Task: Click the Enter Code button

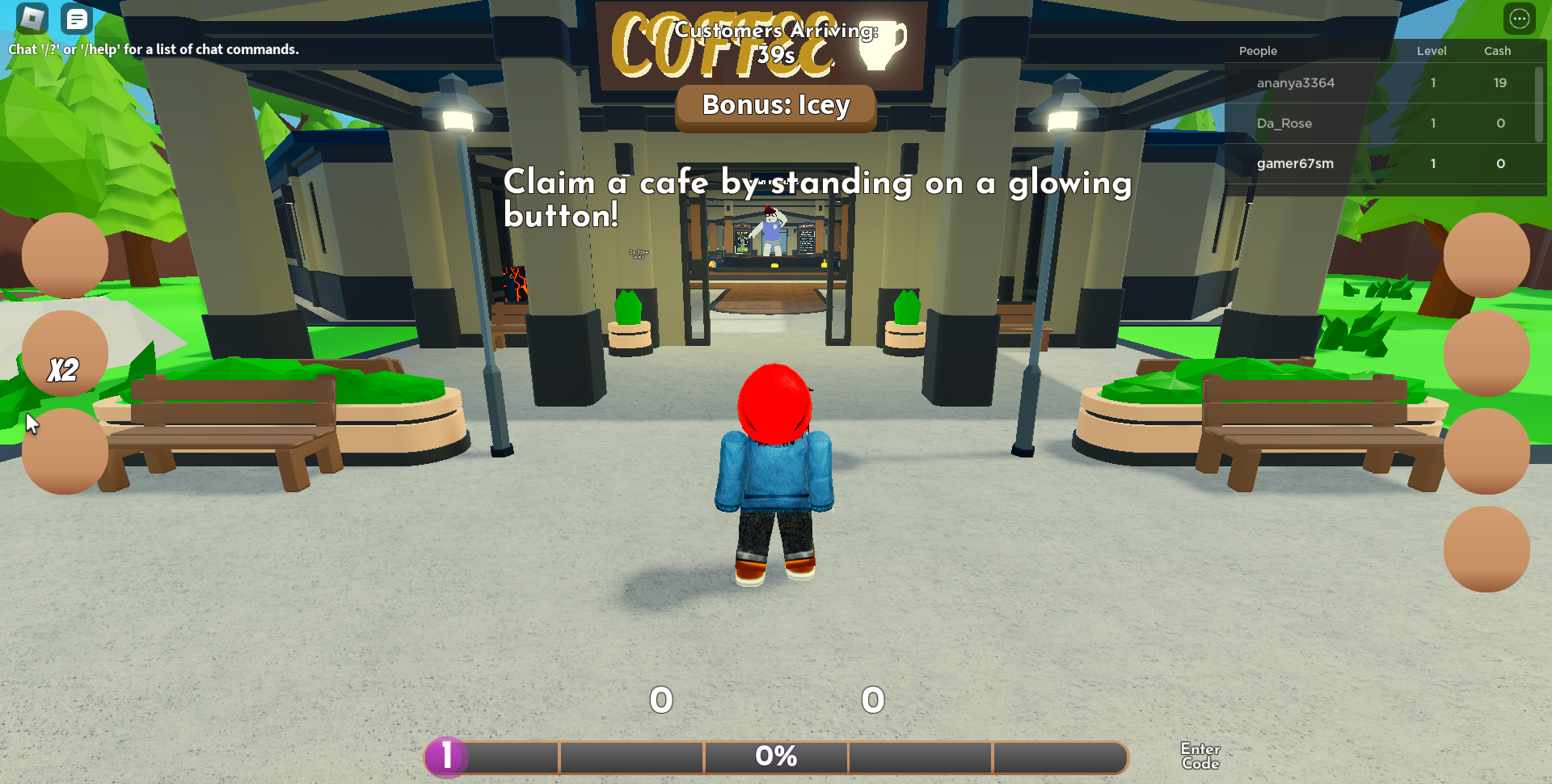Action: click(1199, 755)
